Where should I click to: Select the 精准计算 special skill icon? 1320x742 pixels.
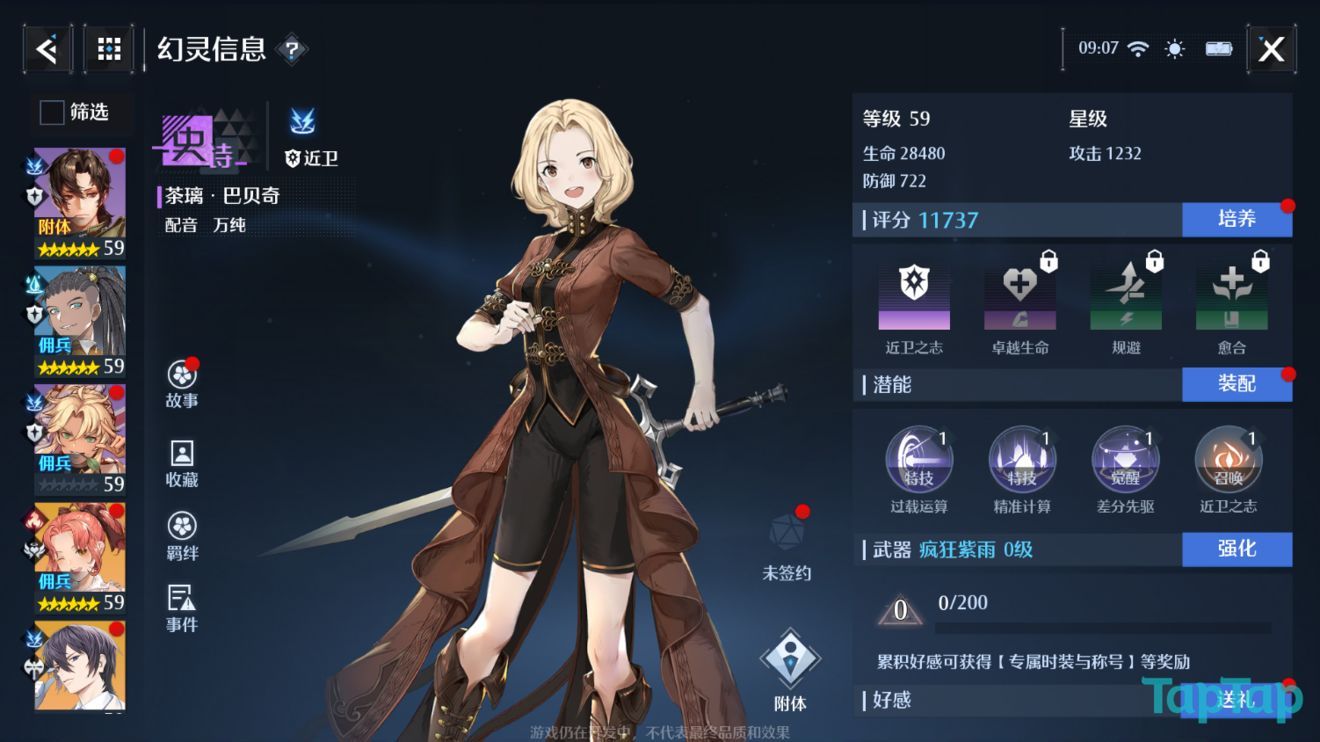click(x=1023, y=458)
